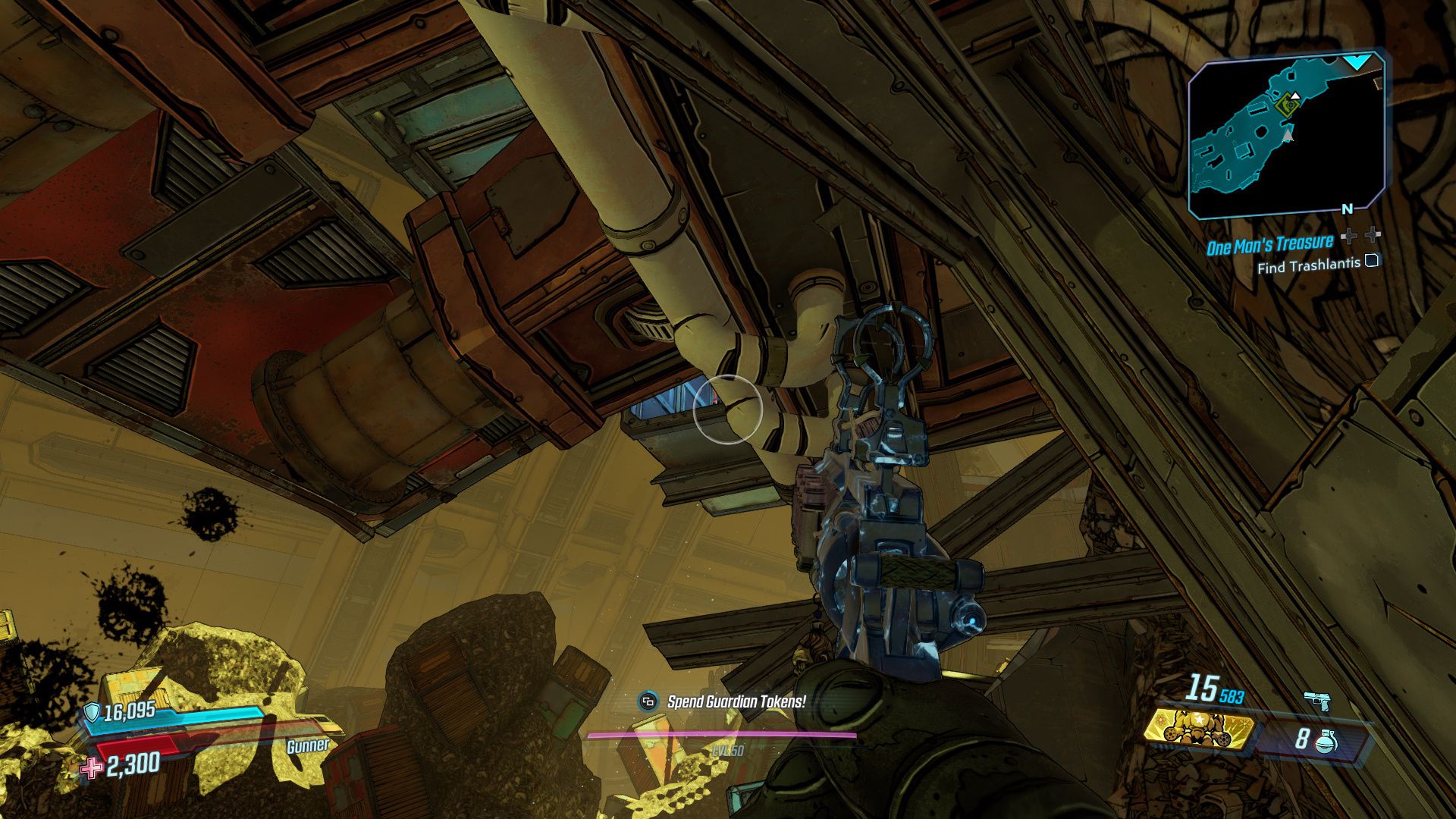Toggle the player direction arrow on the minimap
1456x819 pixels.
[1288, 135]
